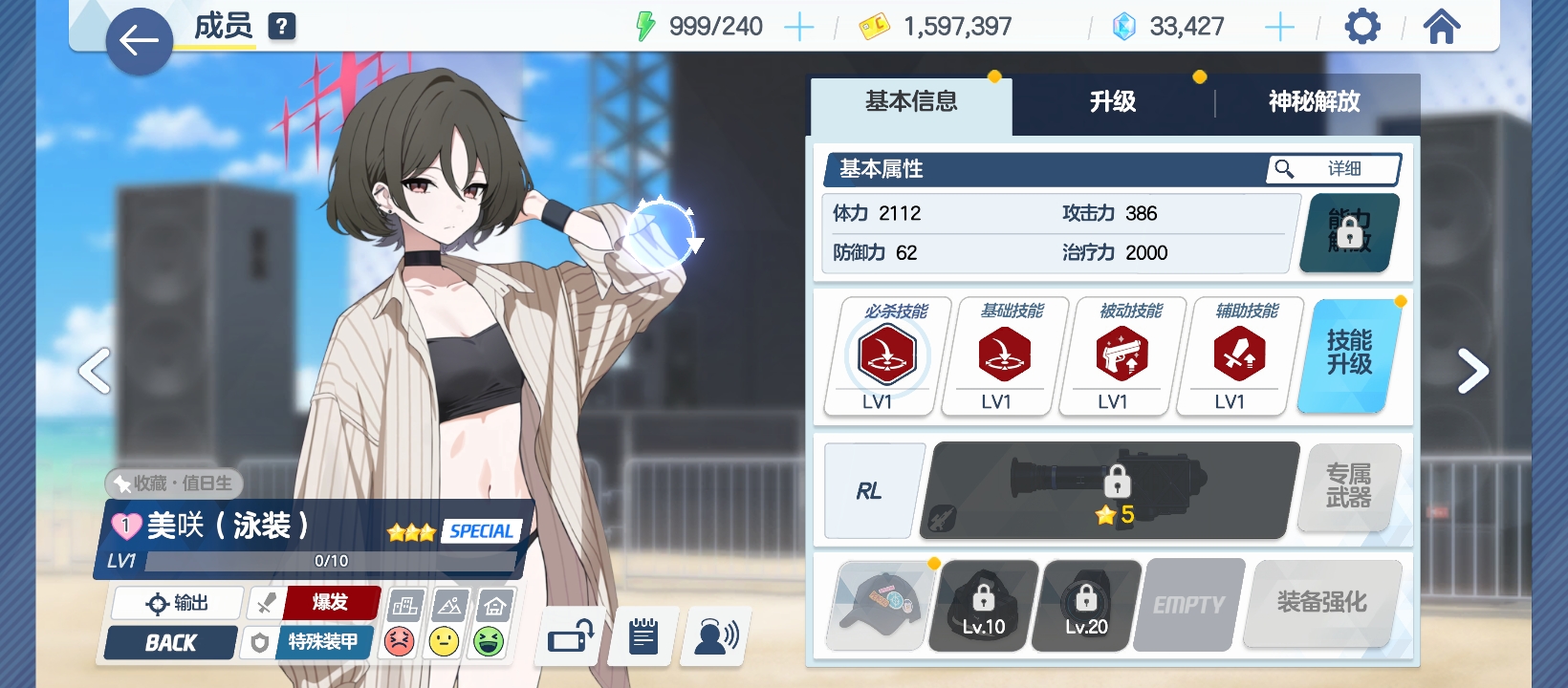Open the student notes clipboard icon
Viewport: 1568px width, 688px height.
(x=643, y=636)
